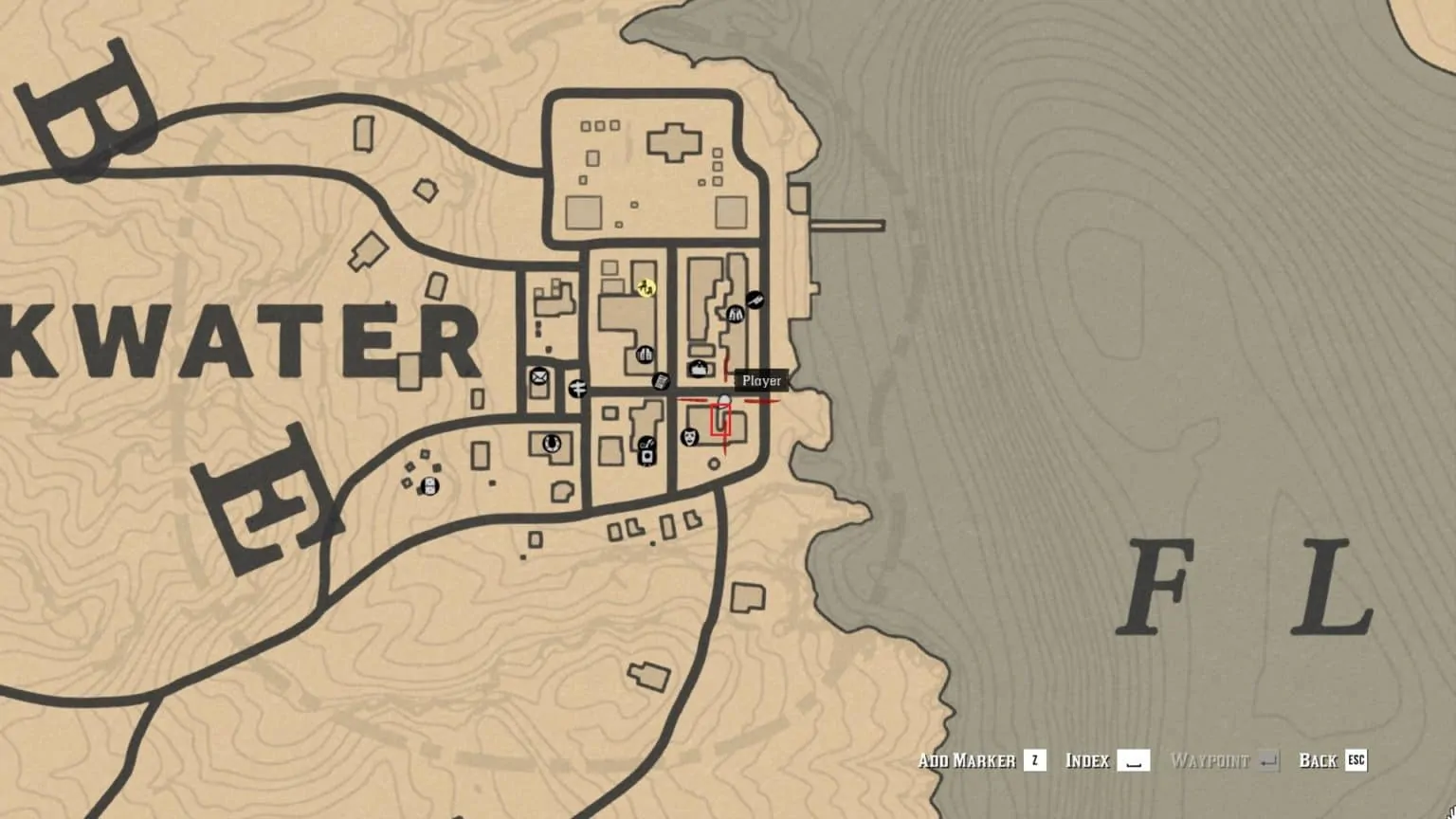The image size is (1456, 819).
Task: Click the train station icon near the post office
Action: point(577,389)
